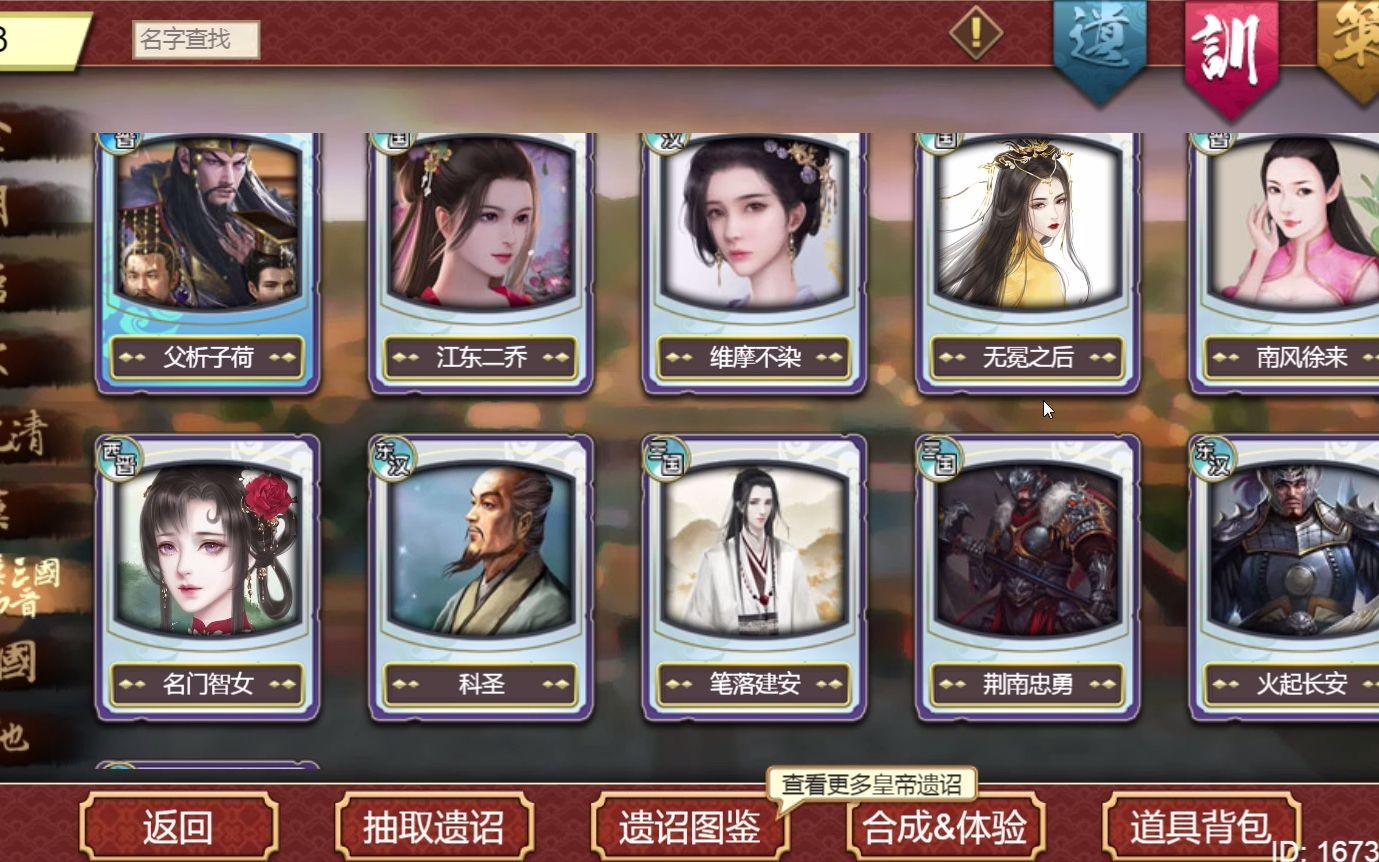Image resolution: width=1379 pixels, height=862 pixels.
Task: Click the 西晋 badge on 名门智女 card
Action: pyautogui.click(x=120, y=455)
